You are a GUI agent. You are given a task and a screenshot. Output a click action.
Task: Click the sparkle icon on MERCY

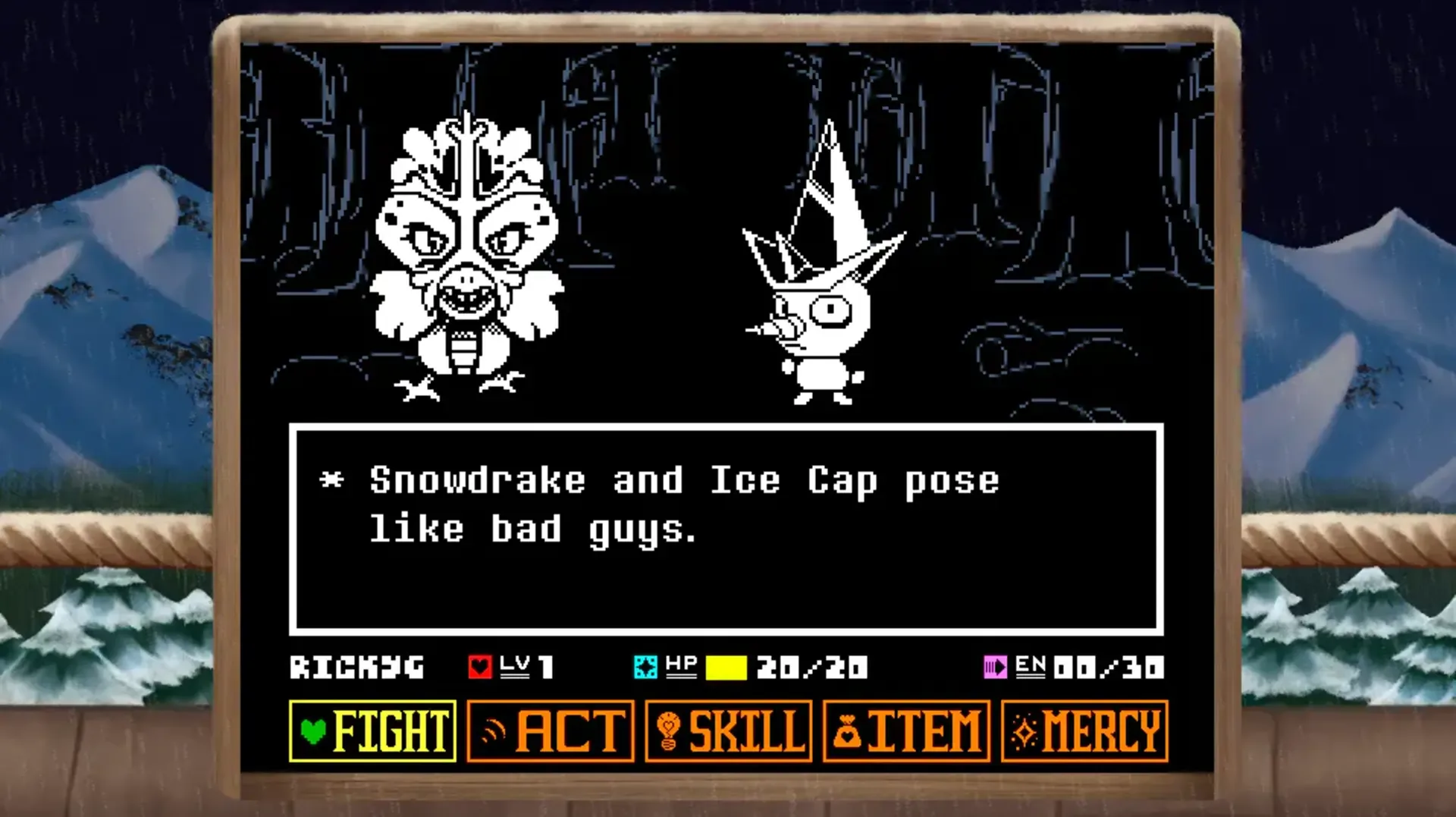click(1025, 731)
